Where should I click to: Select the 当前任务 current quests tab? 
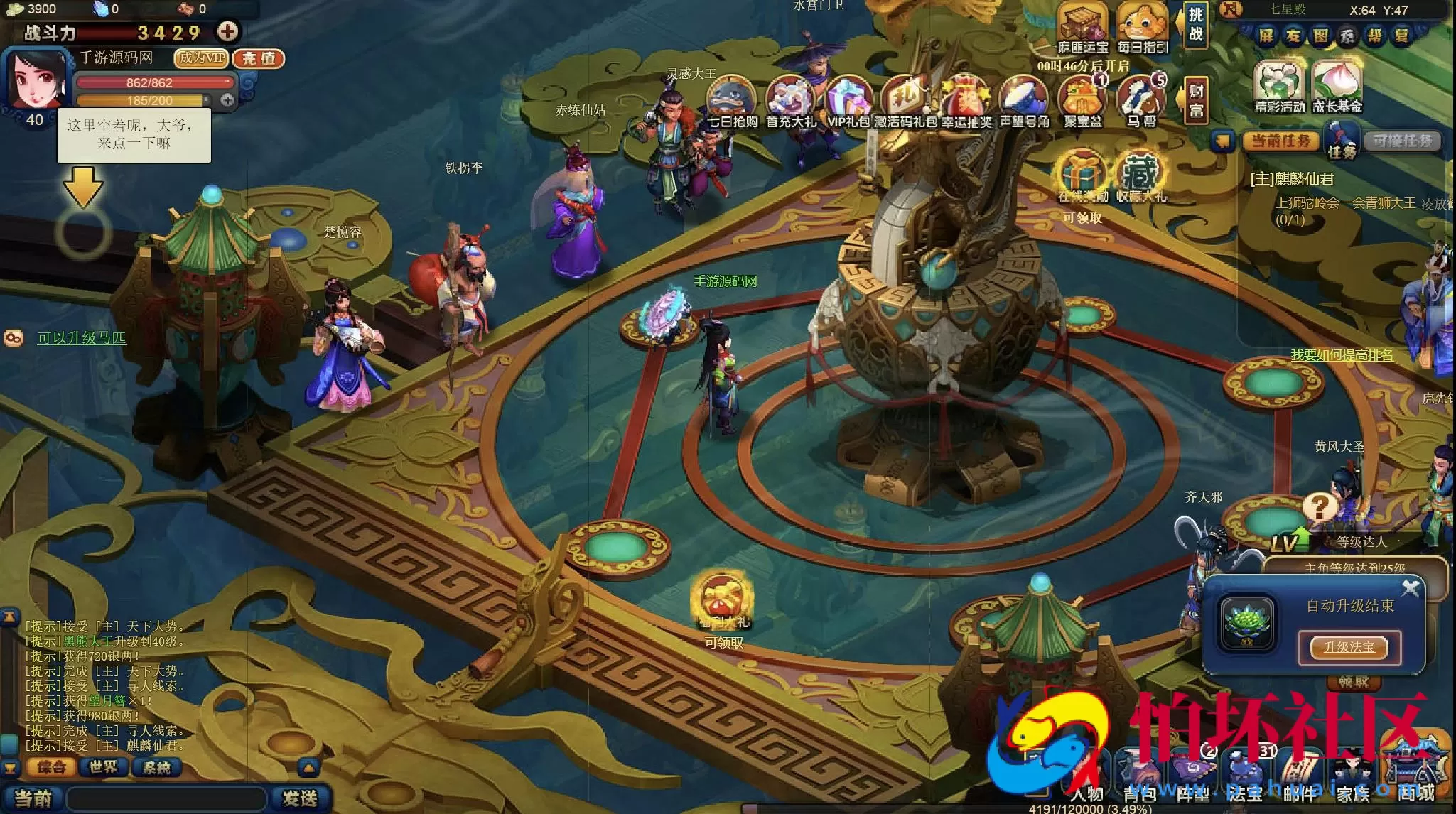(1280, 141)
